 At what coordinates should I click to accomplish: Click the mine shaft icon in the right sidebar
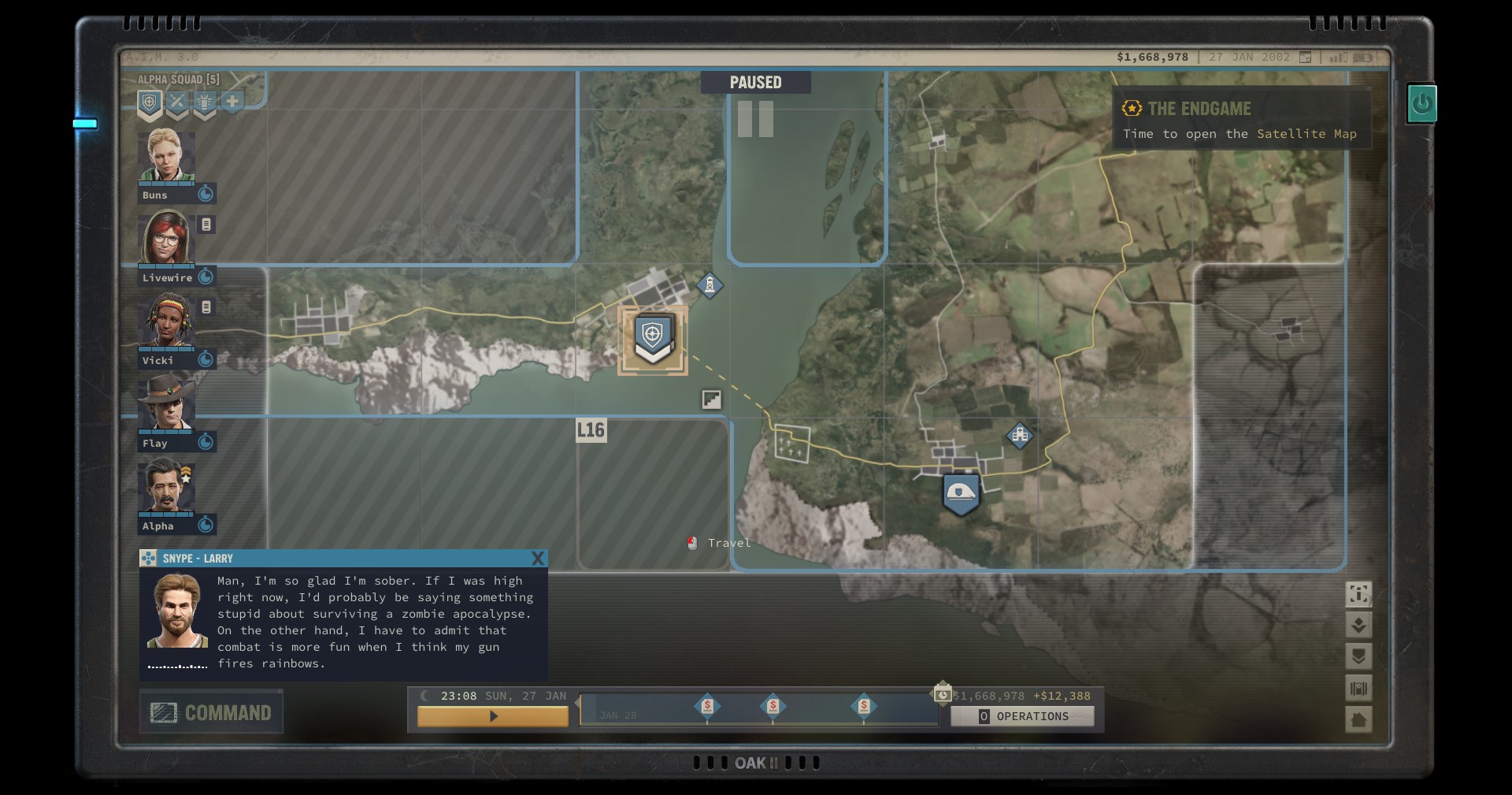coord(1358,688)
